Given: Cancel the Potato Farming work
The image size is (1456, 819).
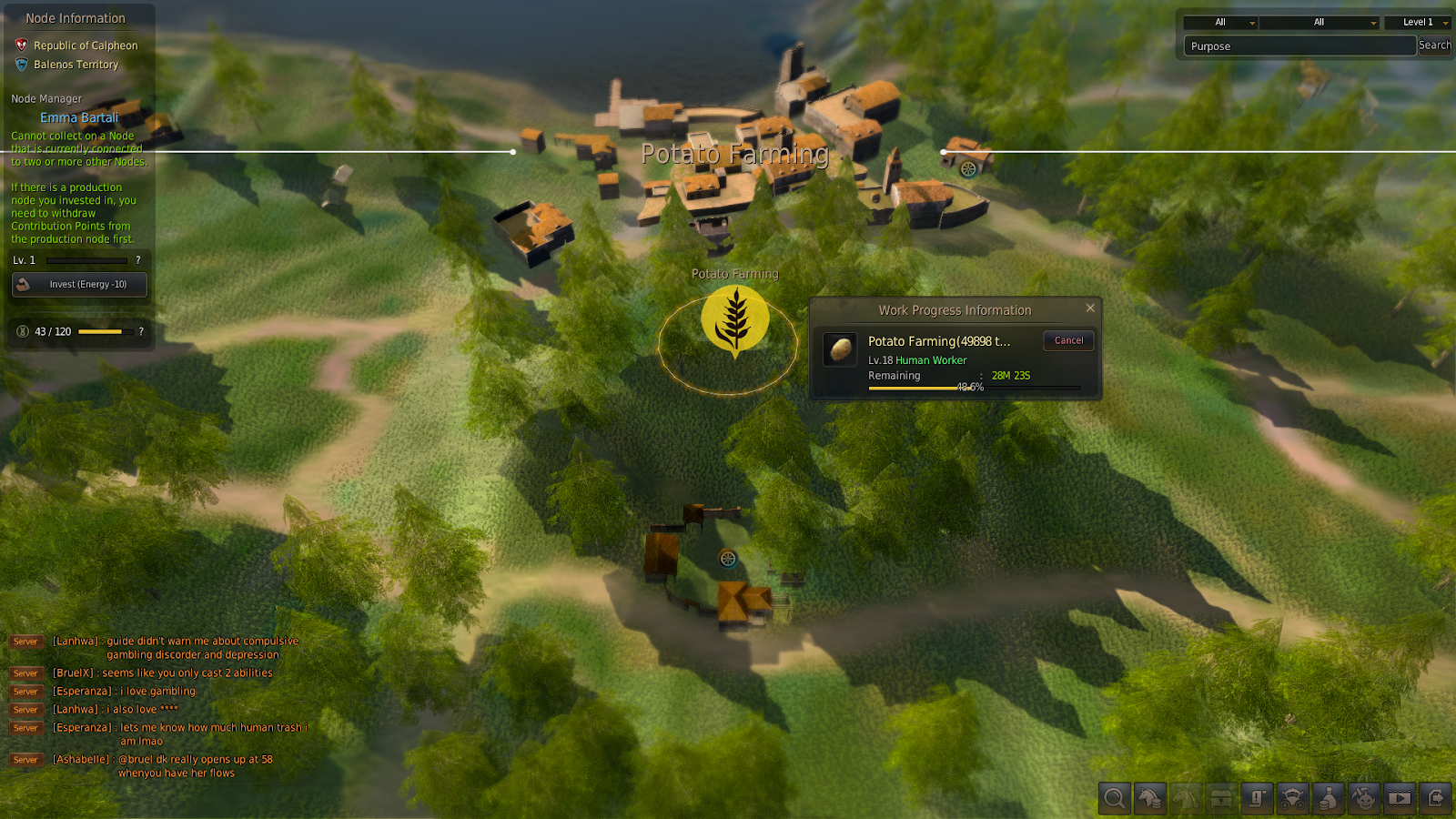Looking at the screenshot, I should [1068, 340].
